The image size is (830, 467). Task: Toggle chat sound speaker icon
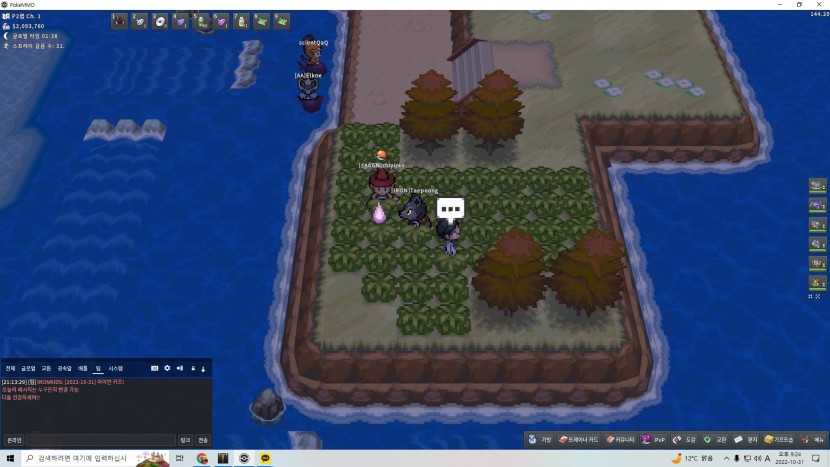[179, 369]
